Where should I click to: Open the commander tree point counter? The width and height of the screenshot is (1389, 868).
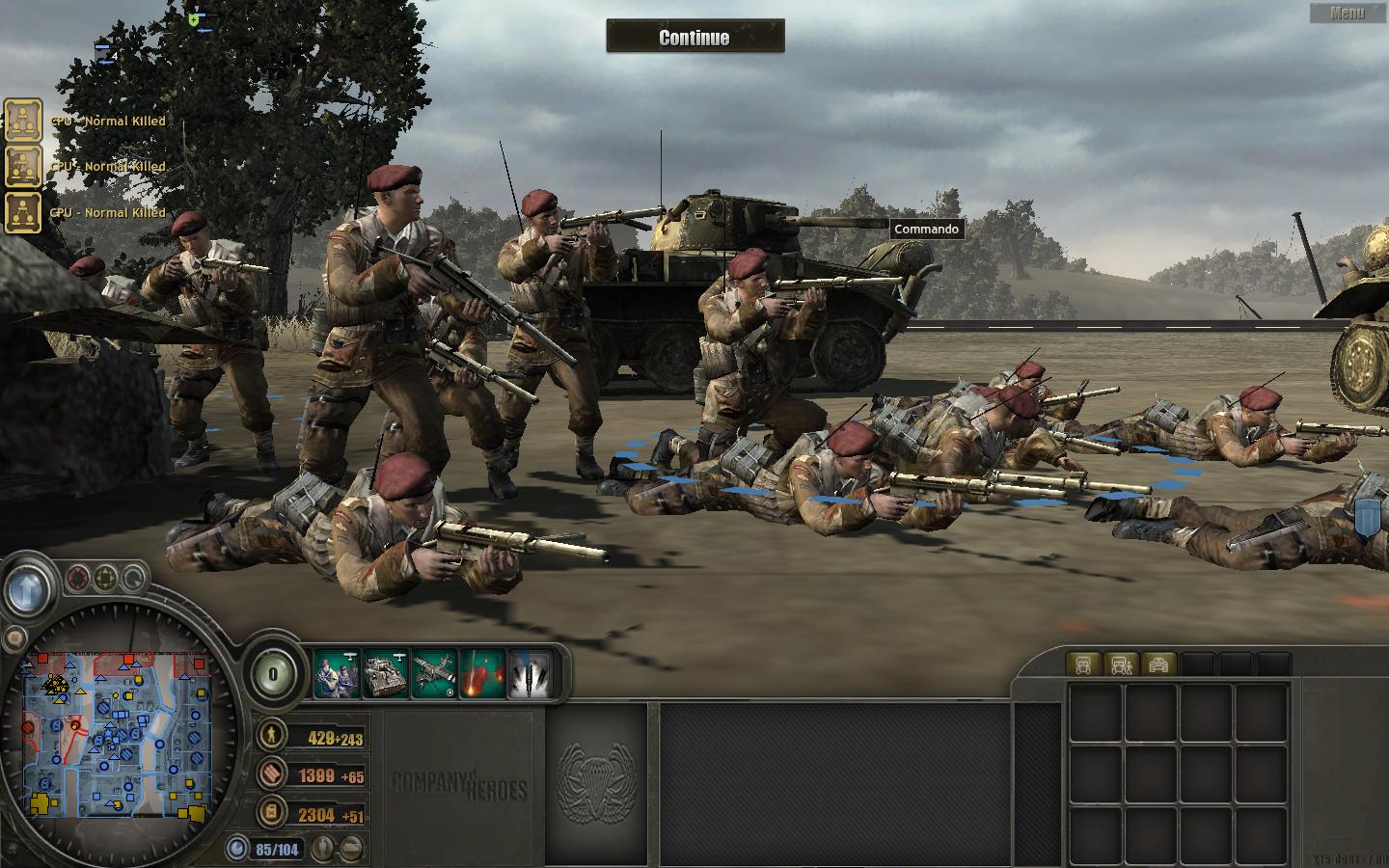click(x=273, y=674)
